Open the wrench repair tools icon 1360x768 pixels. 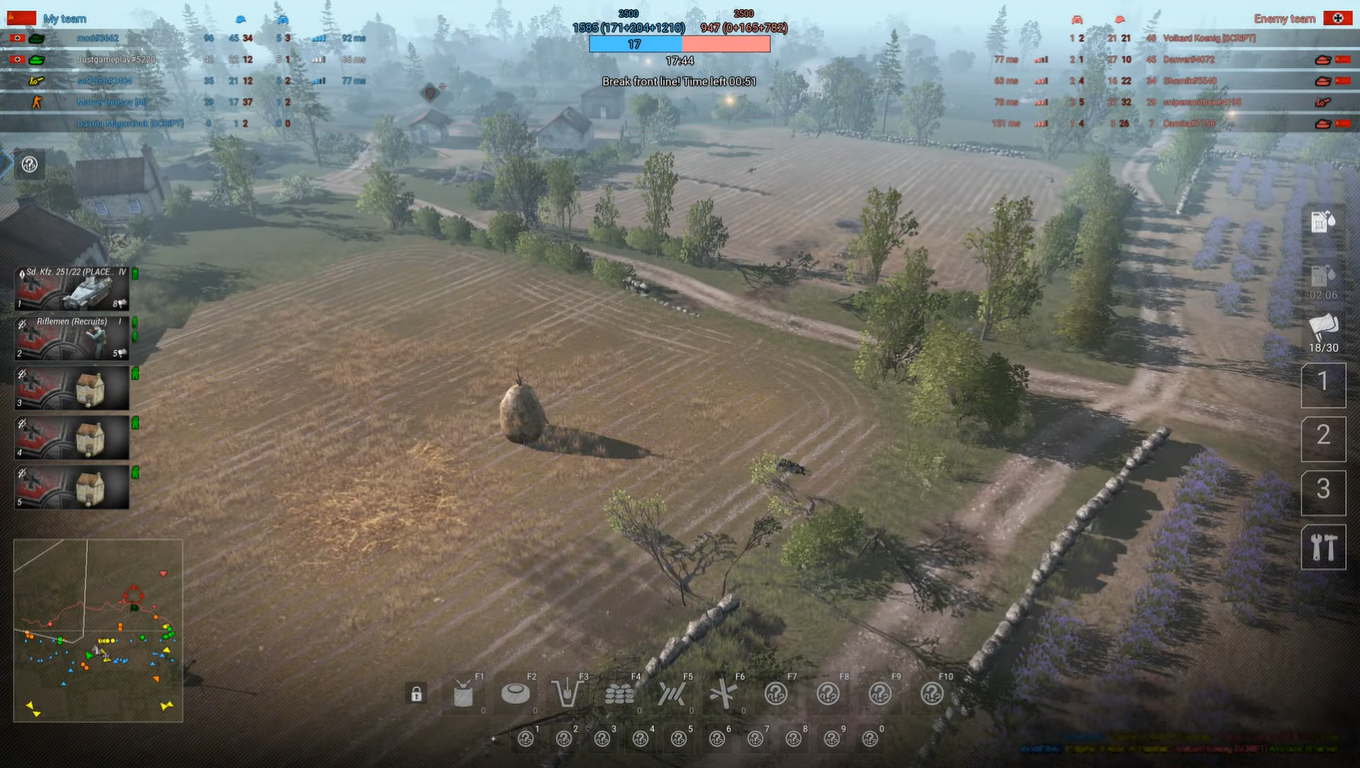[x=1323, y=548]
